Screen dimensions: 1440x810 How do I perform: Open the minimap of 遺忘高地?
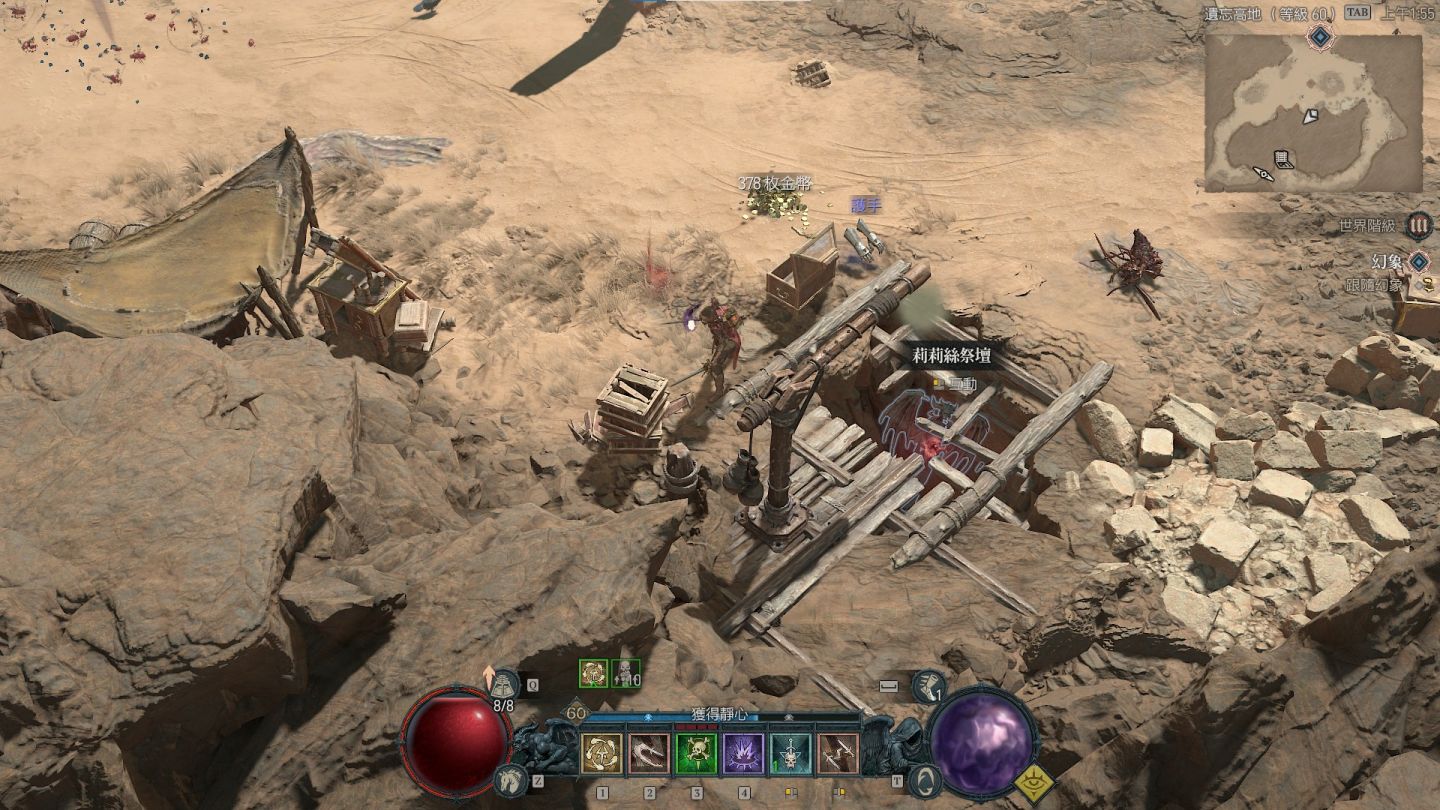pos(1313,113)
